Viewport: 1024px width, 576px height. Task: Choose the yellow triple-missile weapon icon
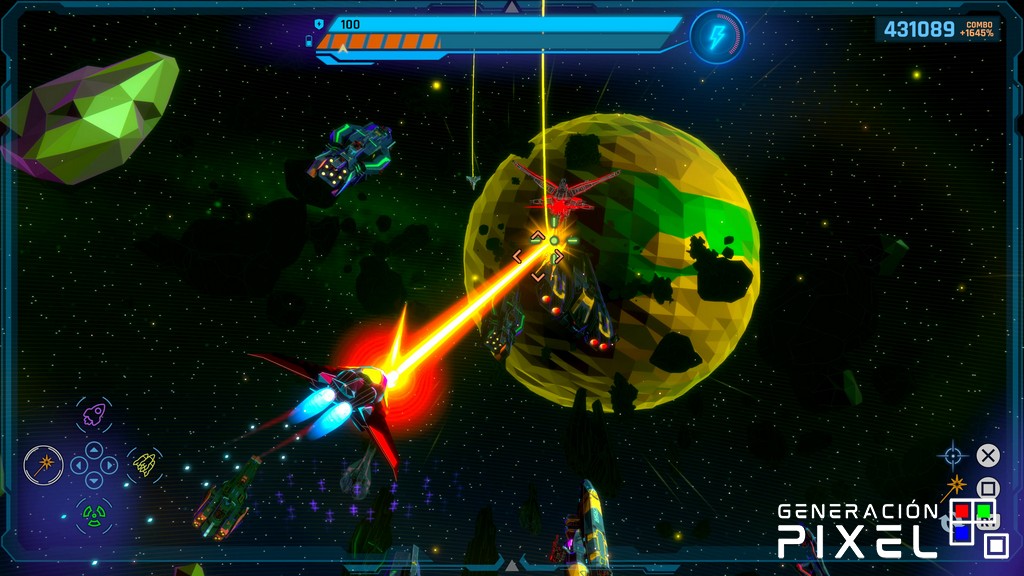(145, 464)
